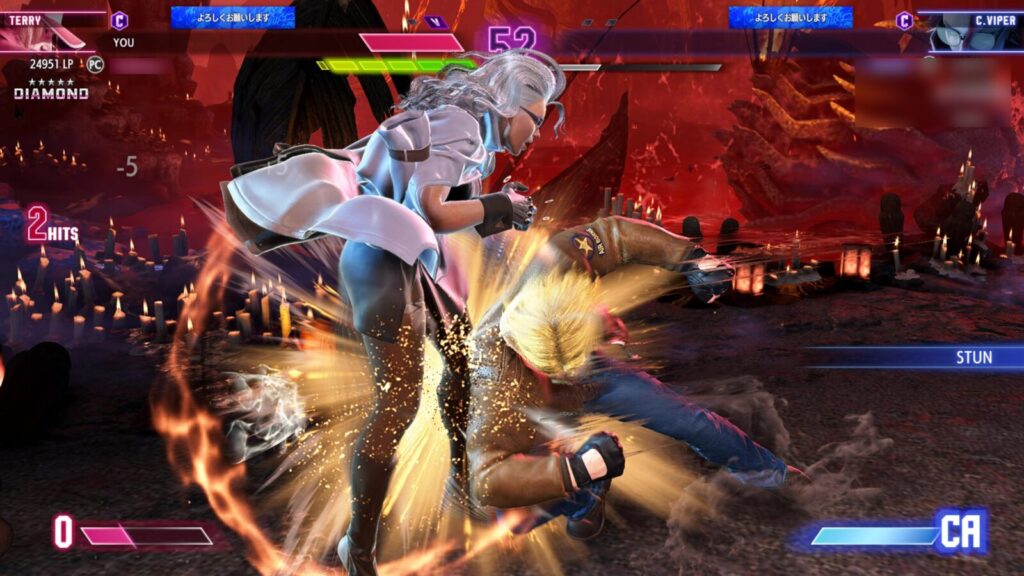Click the Classic control icon beside C.Viper
This screenshot has width=1024, height=576.
(x=904, y=20)
